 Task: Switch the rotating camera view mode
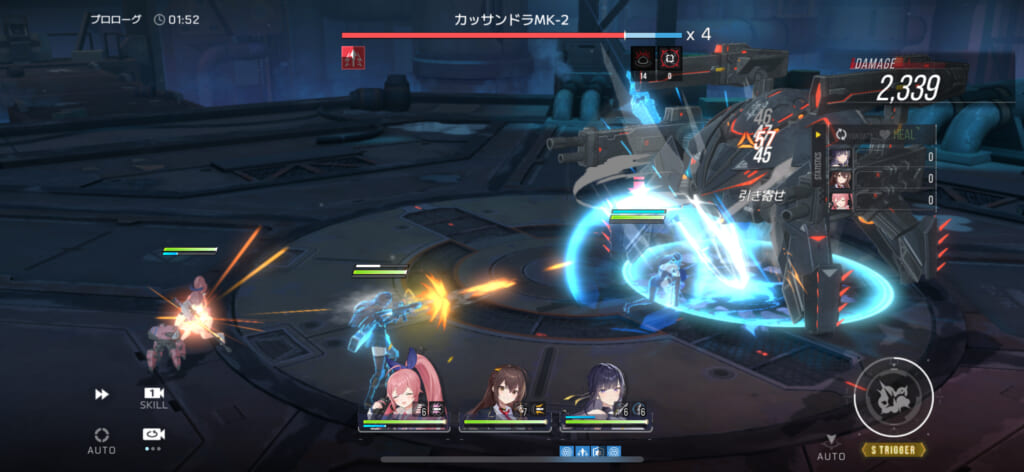point(153,435)
